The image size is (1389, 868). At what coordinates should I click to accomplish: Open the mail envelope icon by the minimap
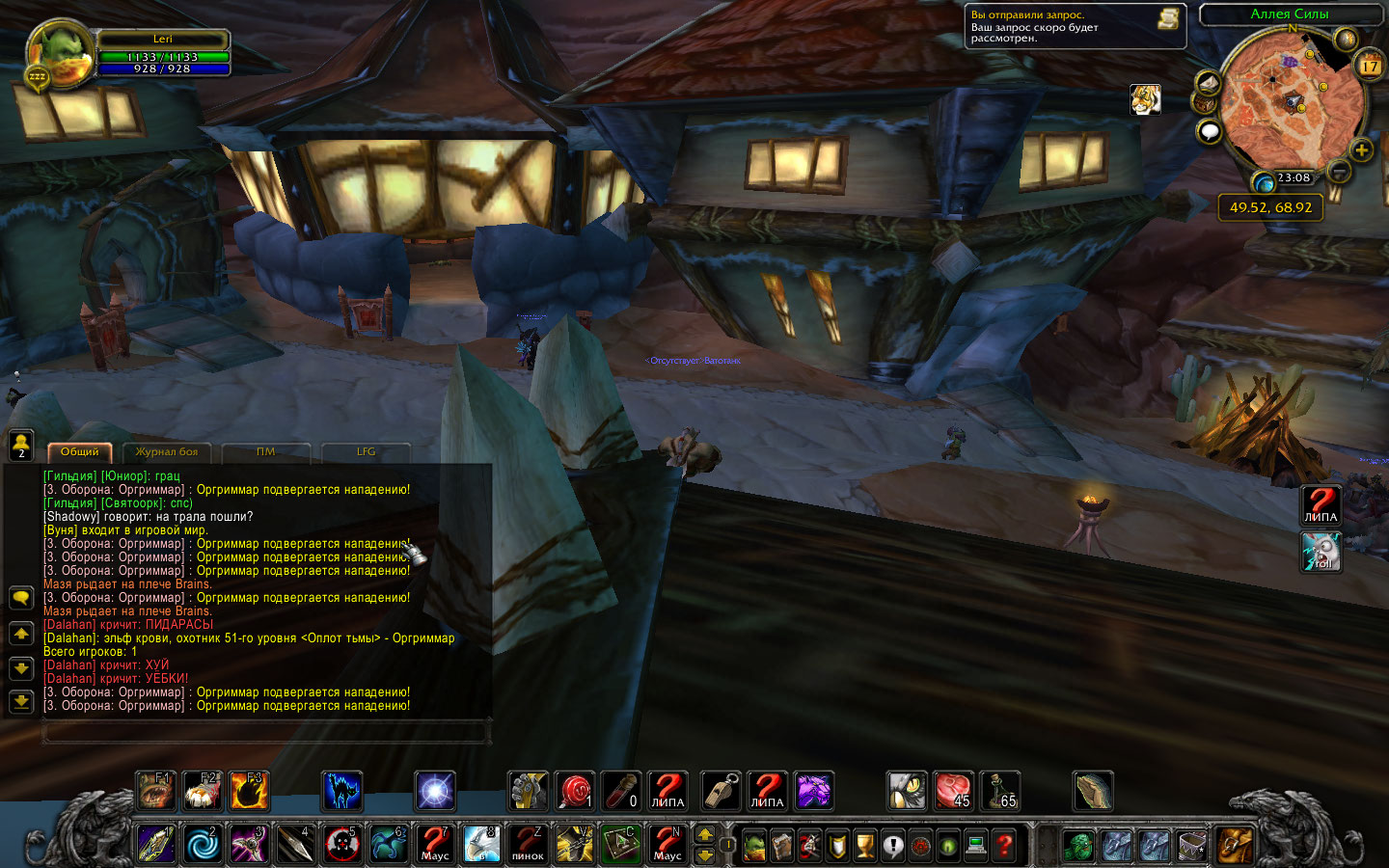(x=1207, y=83)
